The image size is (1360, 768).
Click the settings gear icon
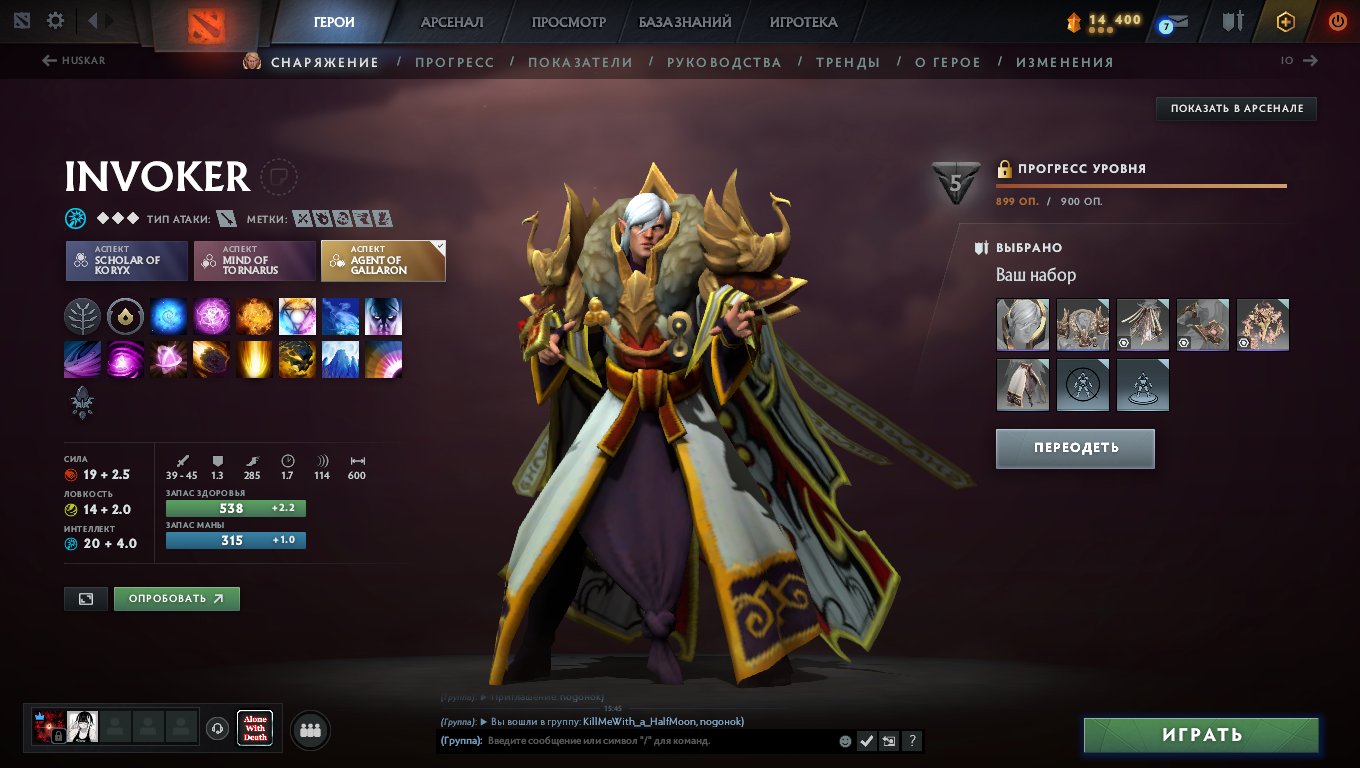[x=55, y=20]
